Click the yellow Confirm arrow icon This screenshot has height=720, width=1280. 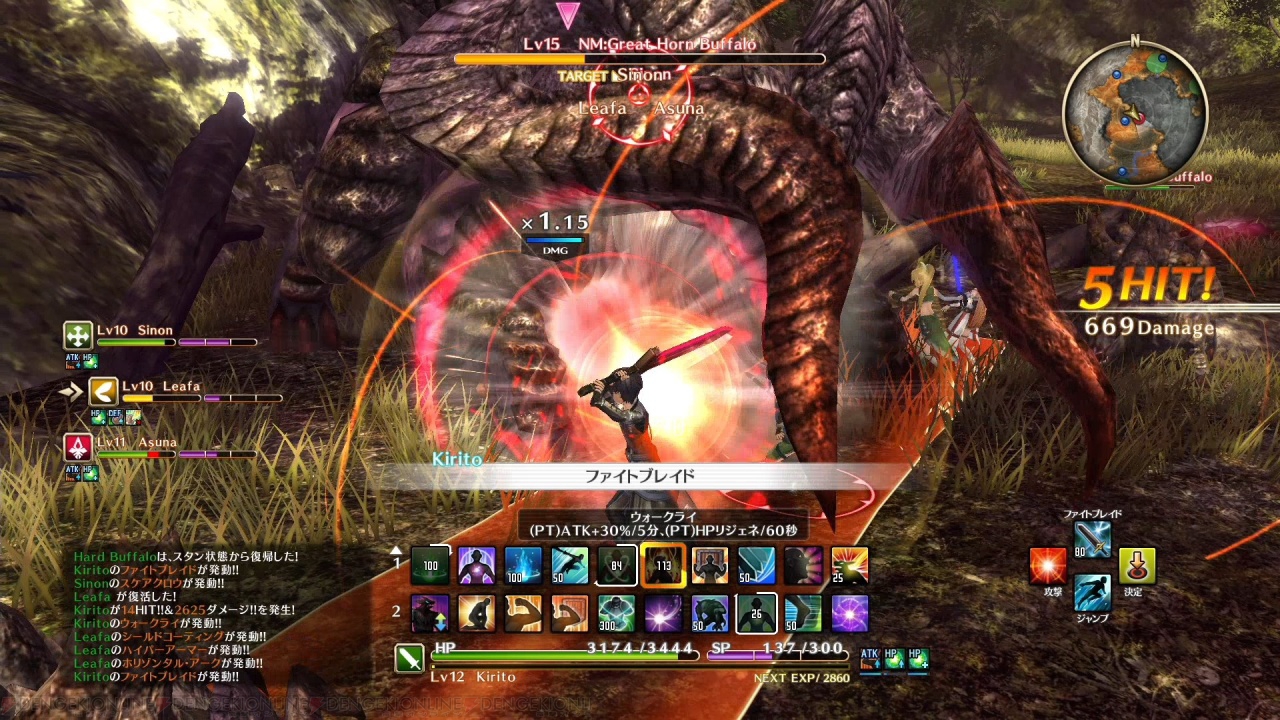click(x=1137, y=566)
